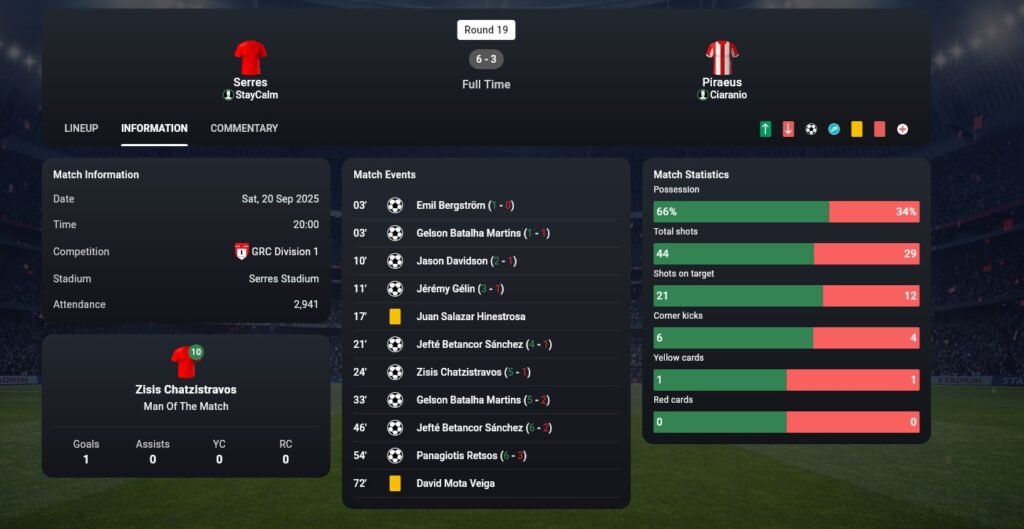Toggle the soccer ball goals icon in legend
This screenshot has height=529, width=1024.
coord(811,129)
